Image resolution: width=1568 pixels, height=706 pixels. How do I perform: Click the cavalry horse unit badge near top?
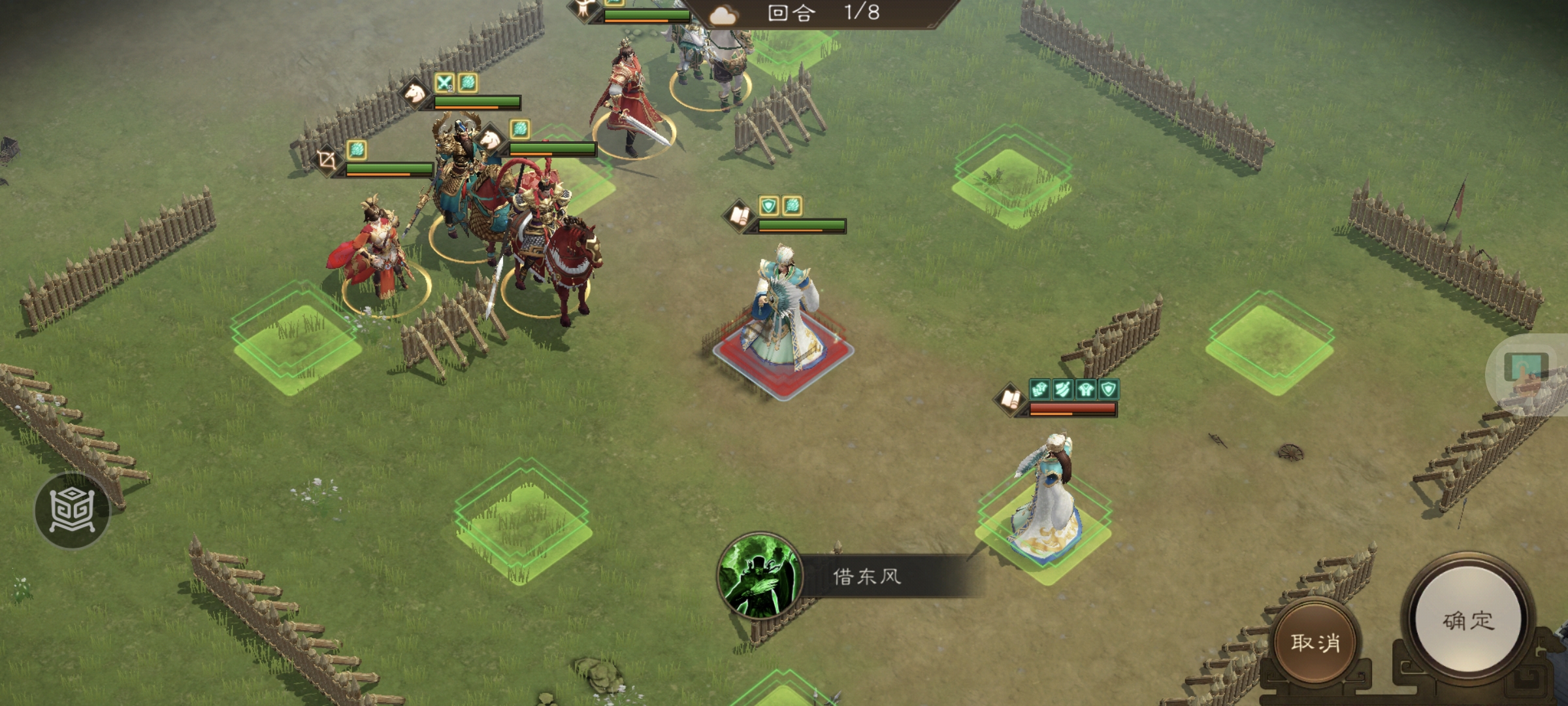(x=416, y=93)
